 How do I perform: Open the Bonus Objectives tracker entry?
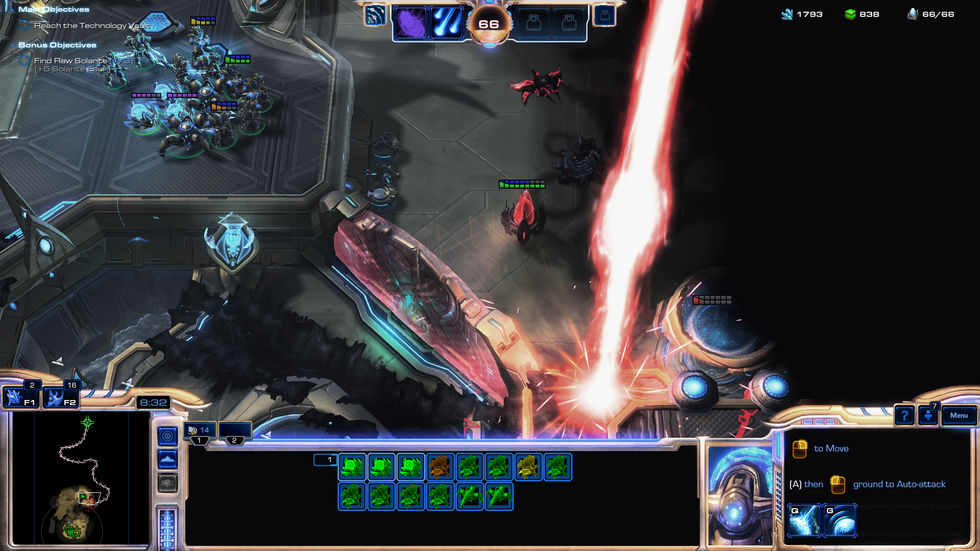[57, 45]
